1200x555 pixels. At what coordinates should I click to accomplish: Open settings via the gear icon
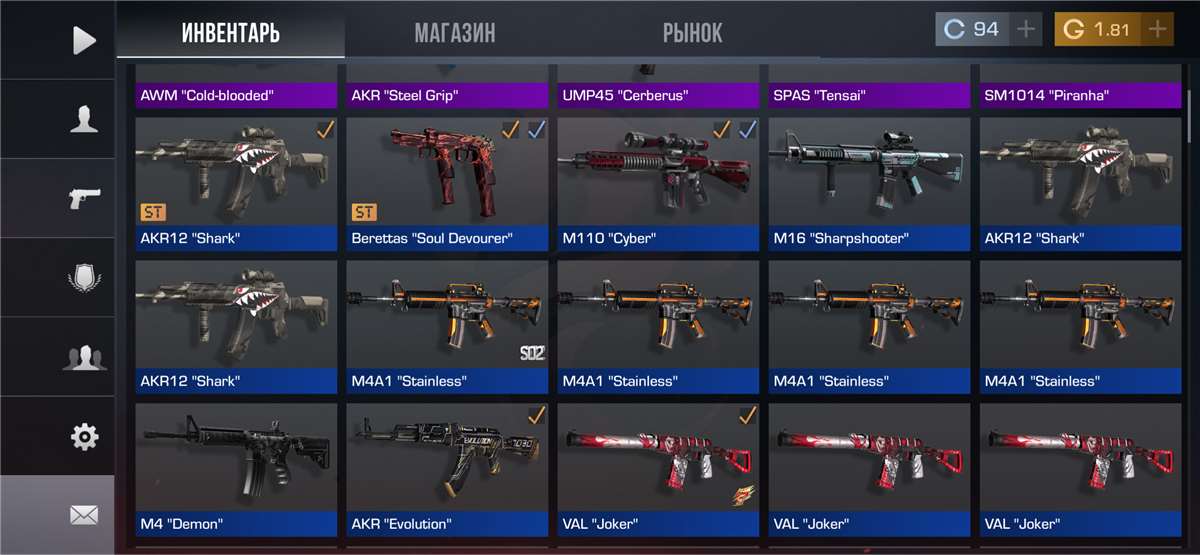(x=84, y=436)
